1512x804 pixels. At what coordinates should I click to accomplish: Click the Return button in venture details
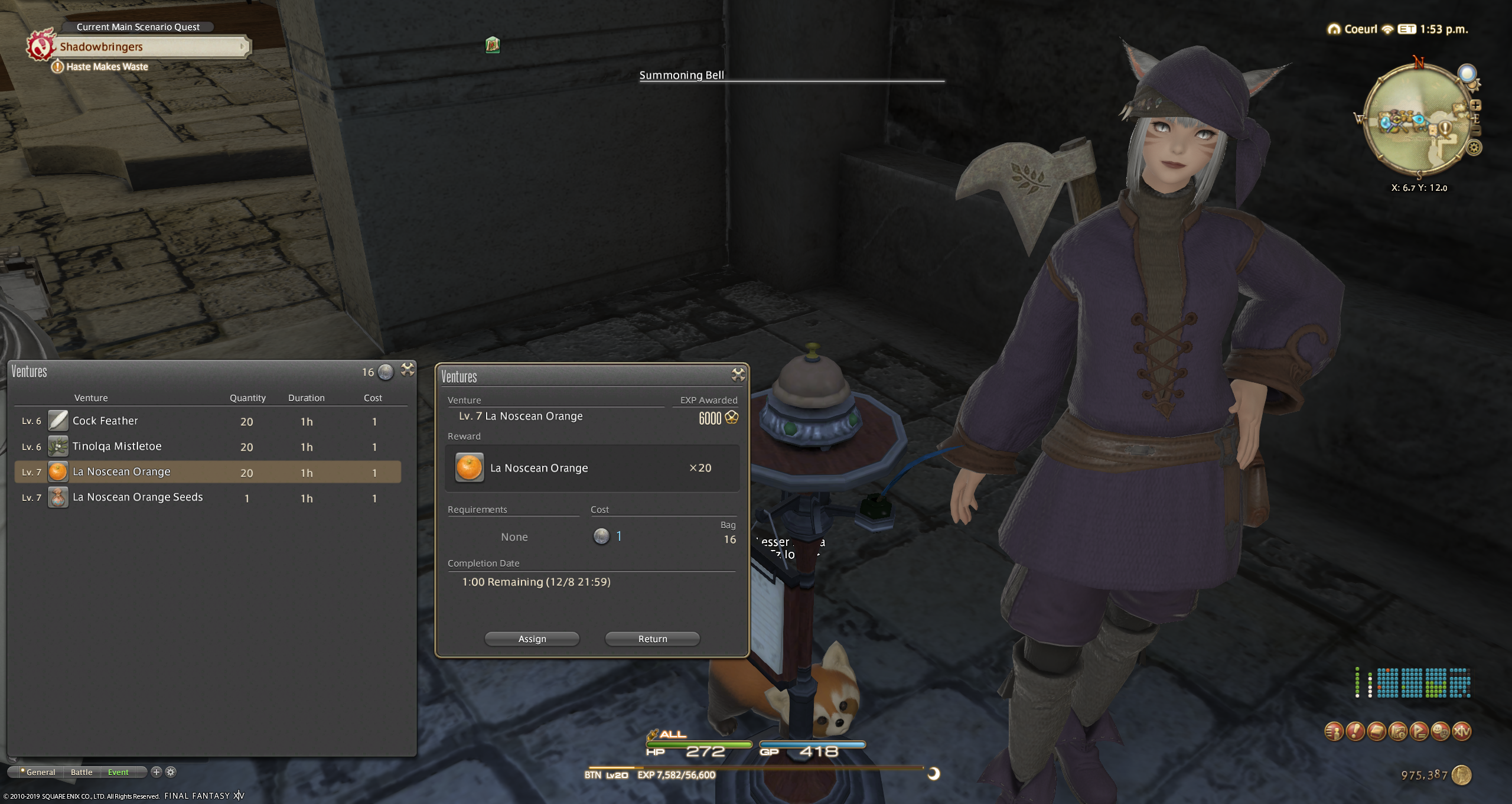click(652, 639)
